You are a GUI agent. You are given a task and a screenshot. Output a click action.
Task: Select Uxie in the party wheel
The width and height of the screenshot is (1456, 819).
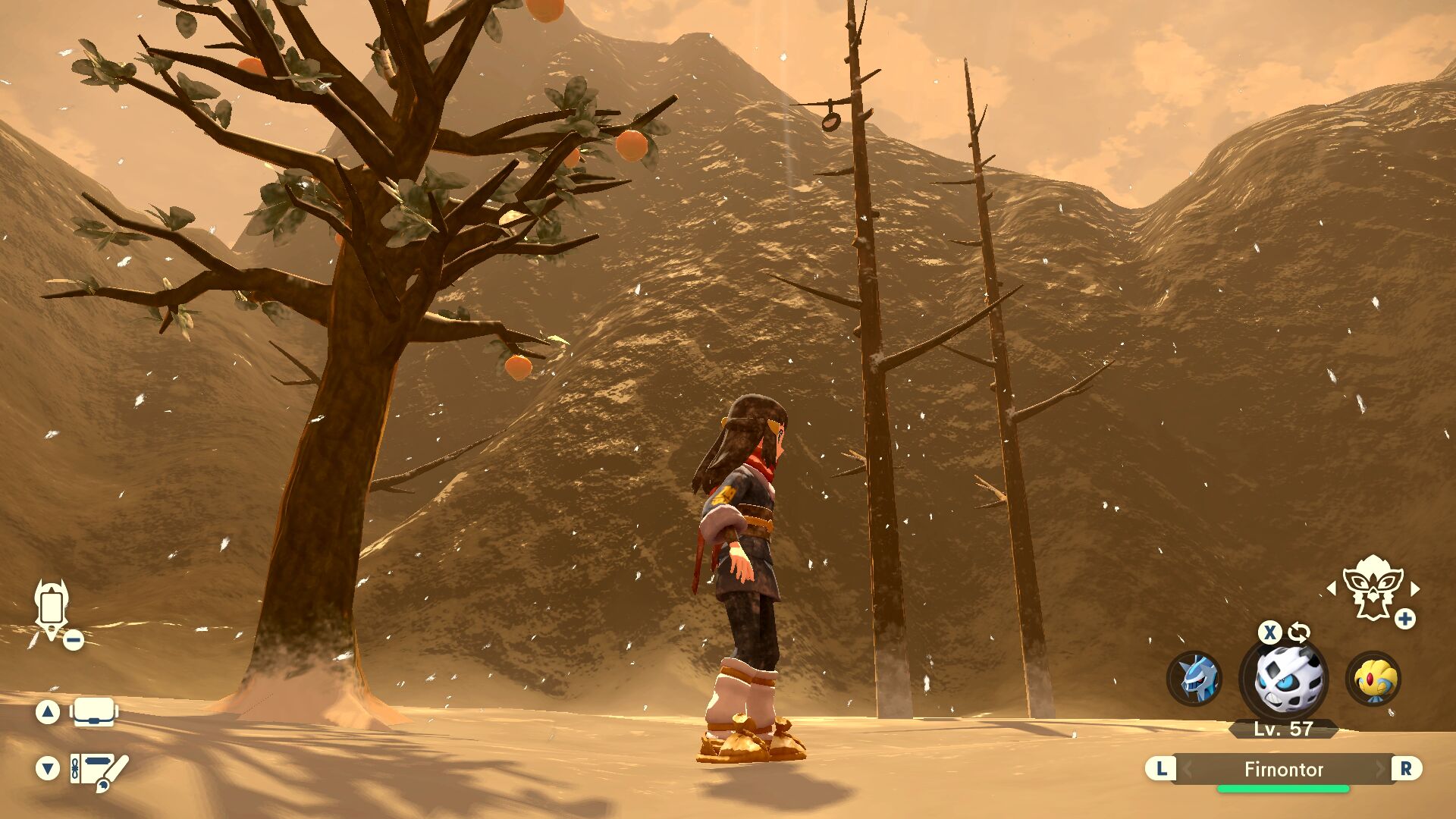(x=1373, y=678)
